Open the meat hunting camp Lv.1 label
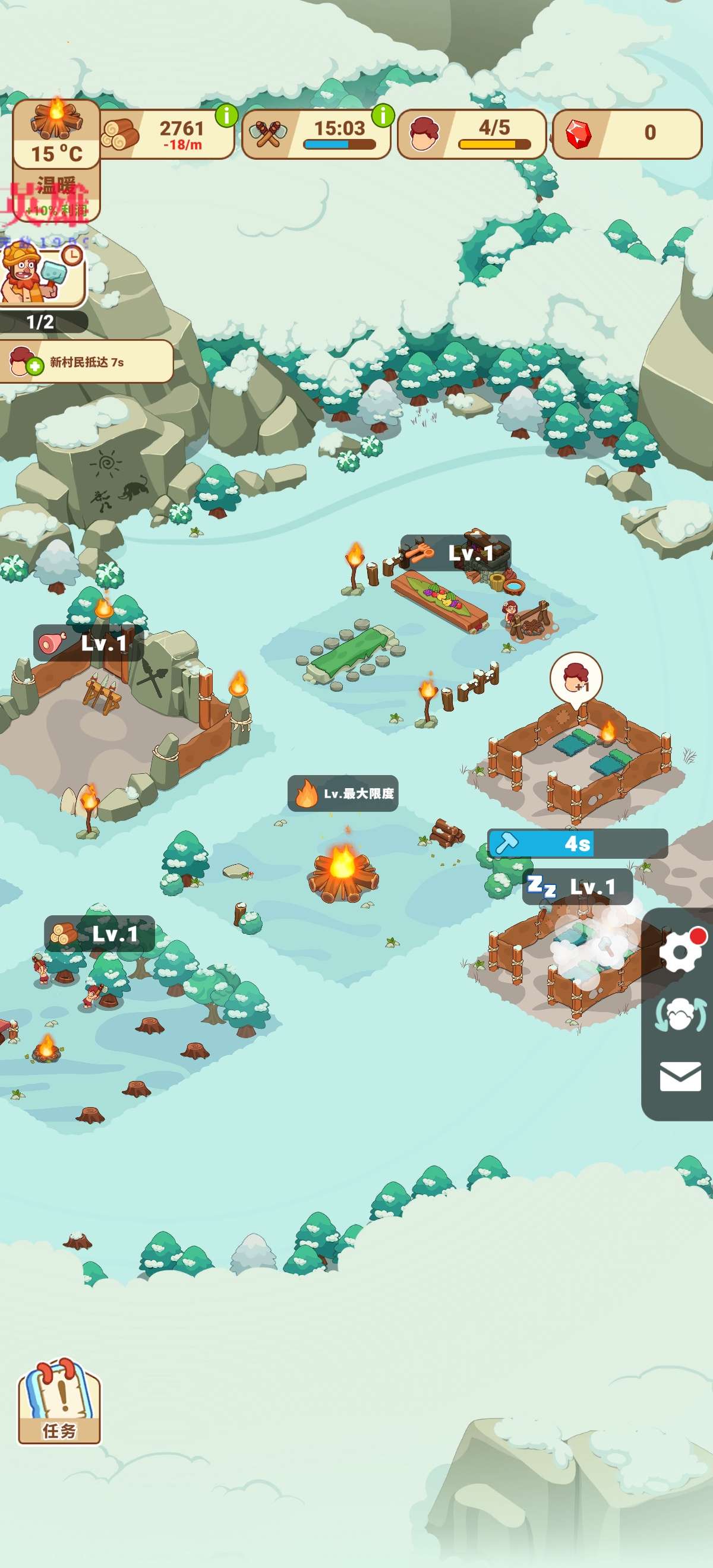The width and height of the screenshot is (713, 1568). pyautogui.click(x=89, y=643)
